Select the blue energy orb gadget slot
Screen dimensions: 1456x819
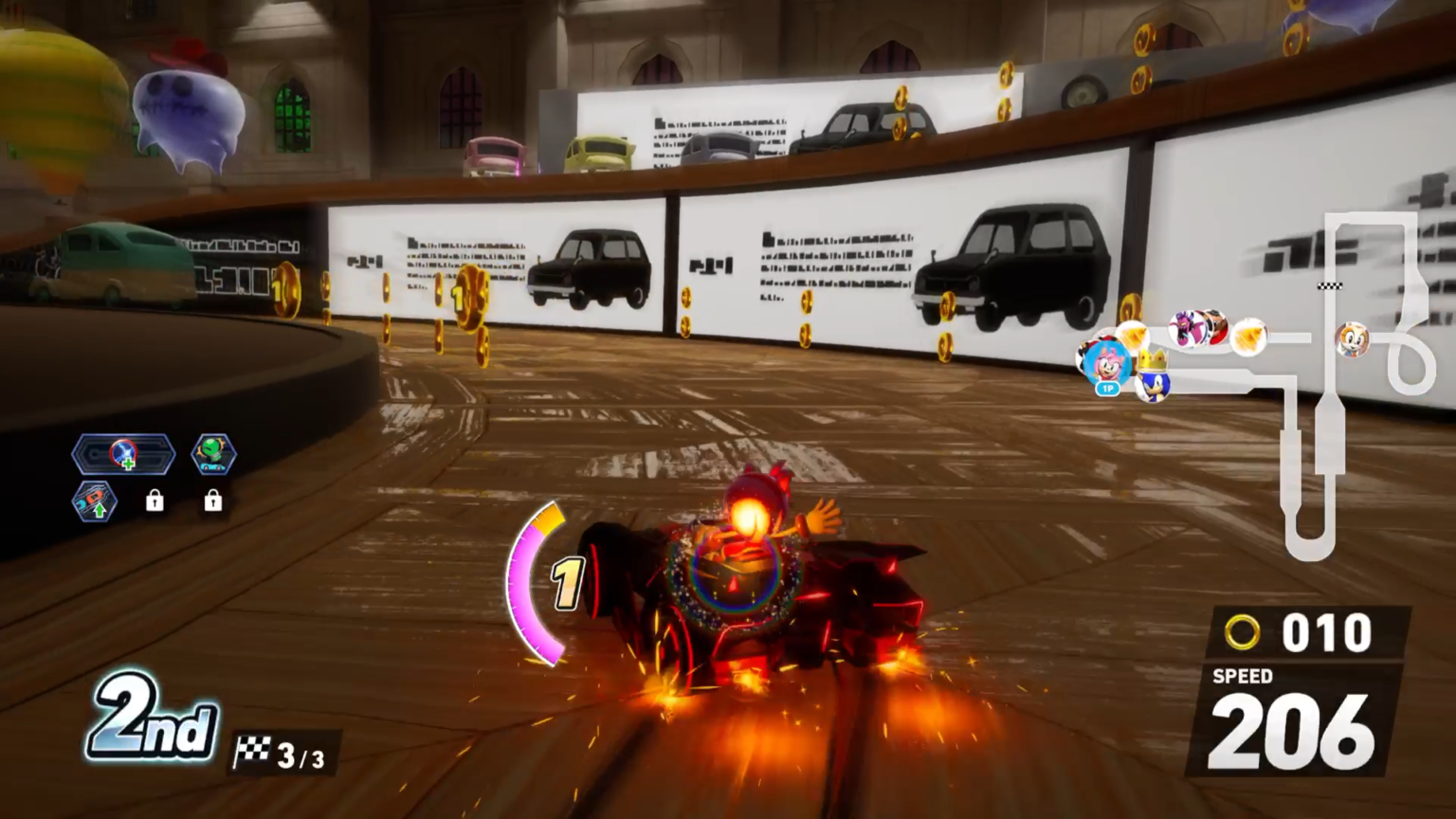pyautogui.click(x=123, y=455)
